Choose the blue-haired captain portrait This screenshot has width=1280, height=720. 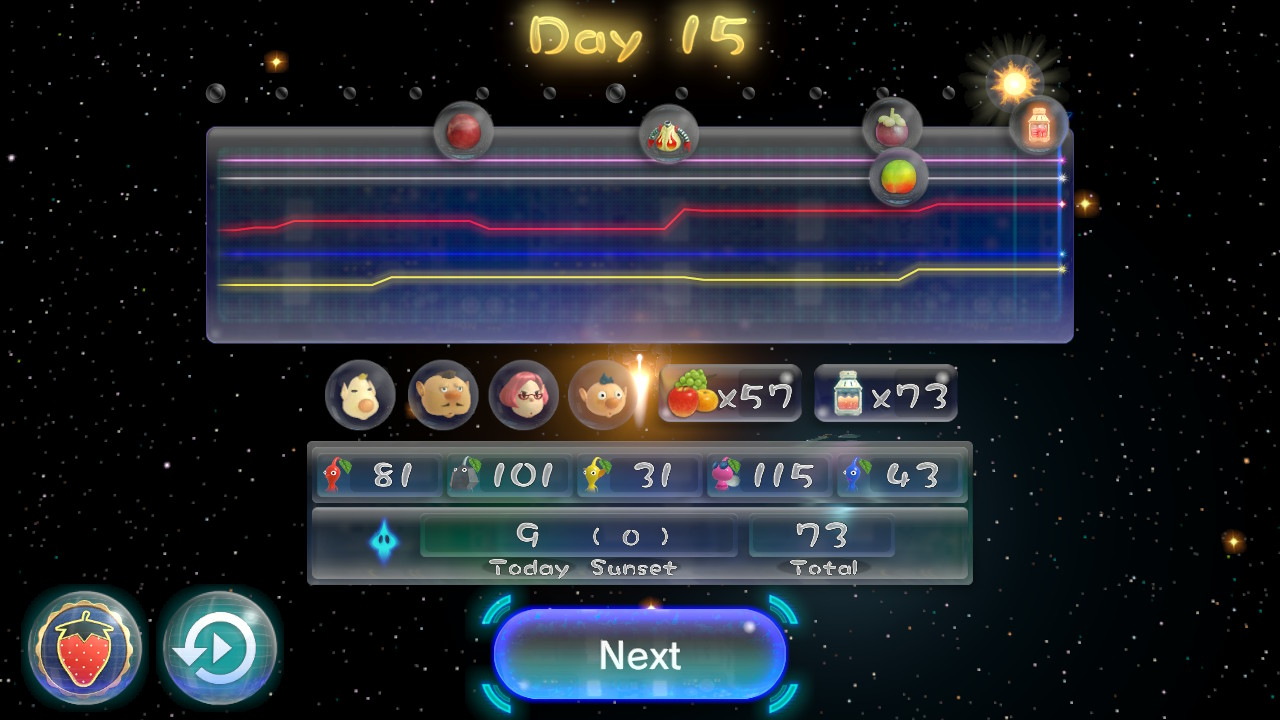602,395
